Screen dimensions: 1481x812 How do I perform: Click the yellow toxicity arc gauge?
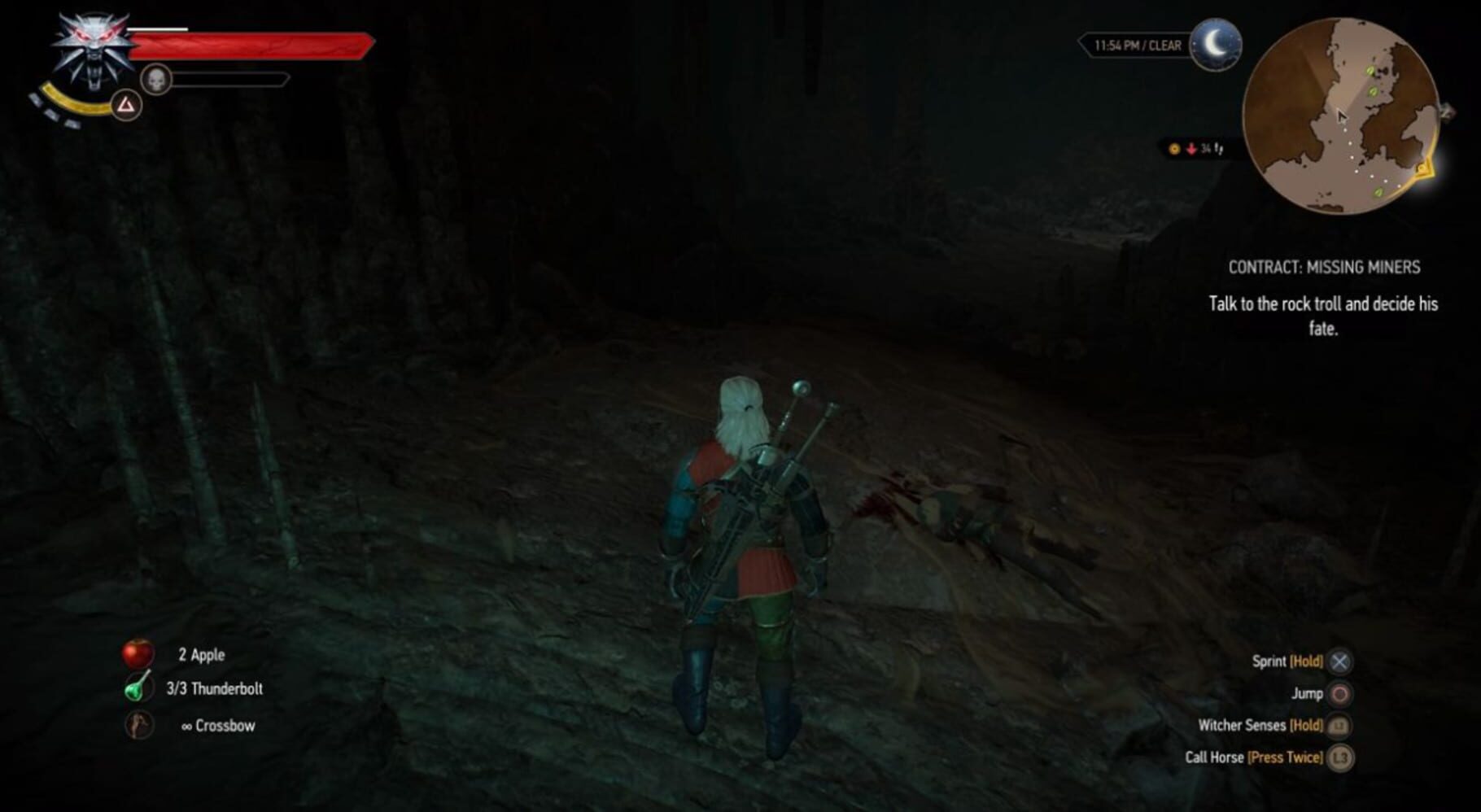(x=69, y=100)
